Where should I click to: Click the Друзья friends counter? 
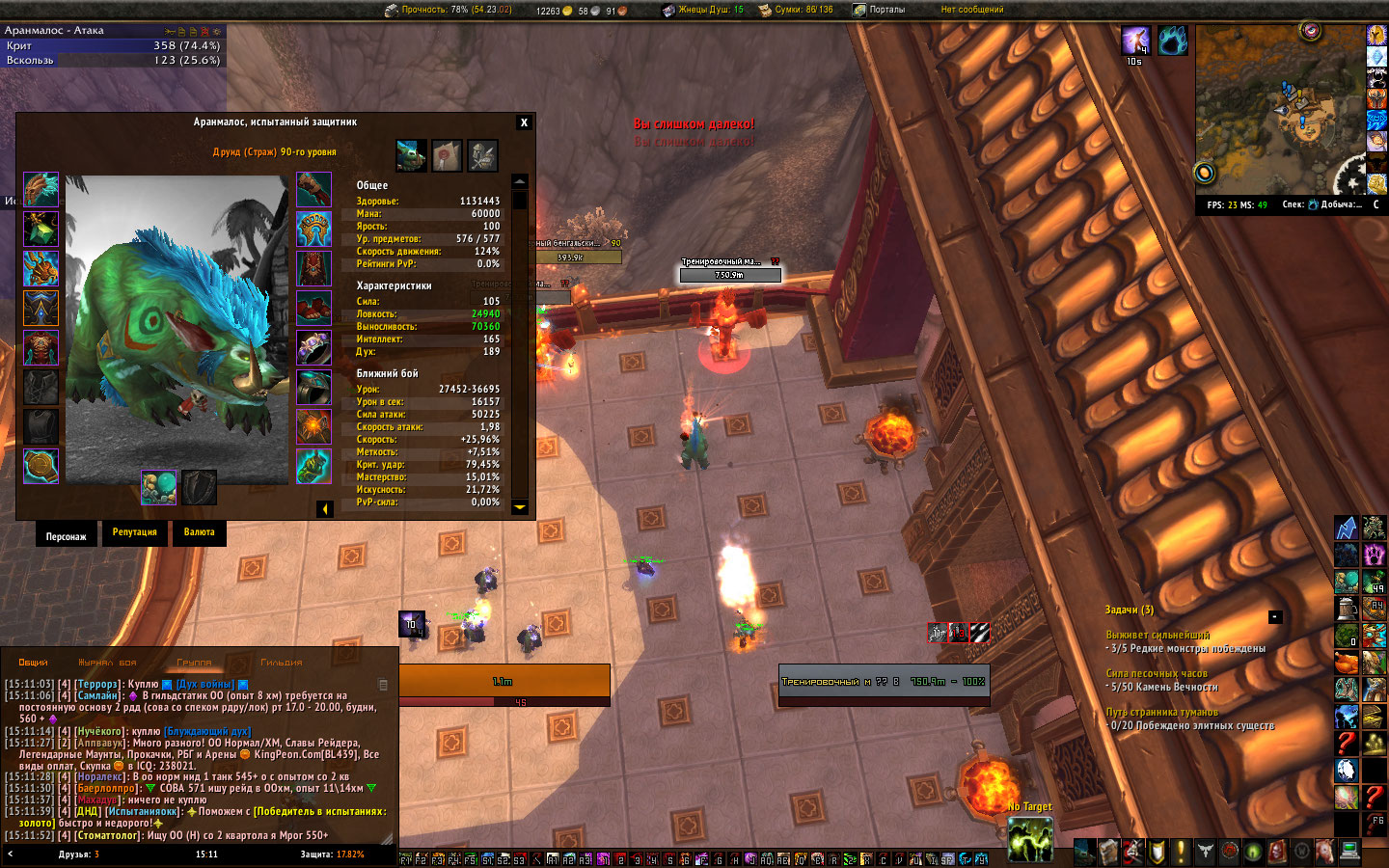pyautogui.click(x=78, y=854)
